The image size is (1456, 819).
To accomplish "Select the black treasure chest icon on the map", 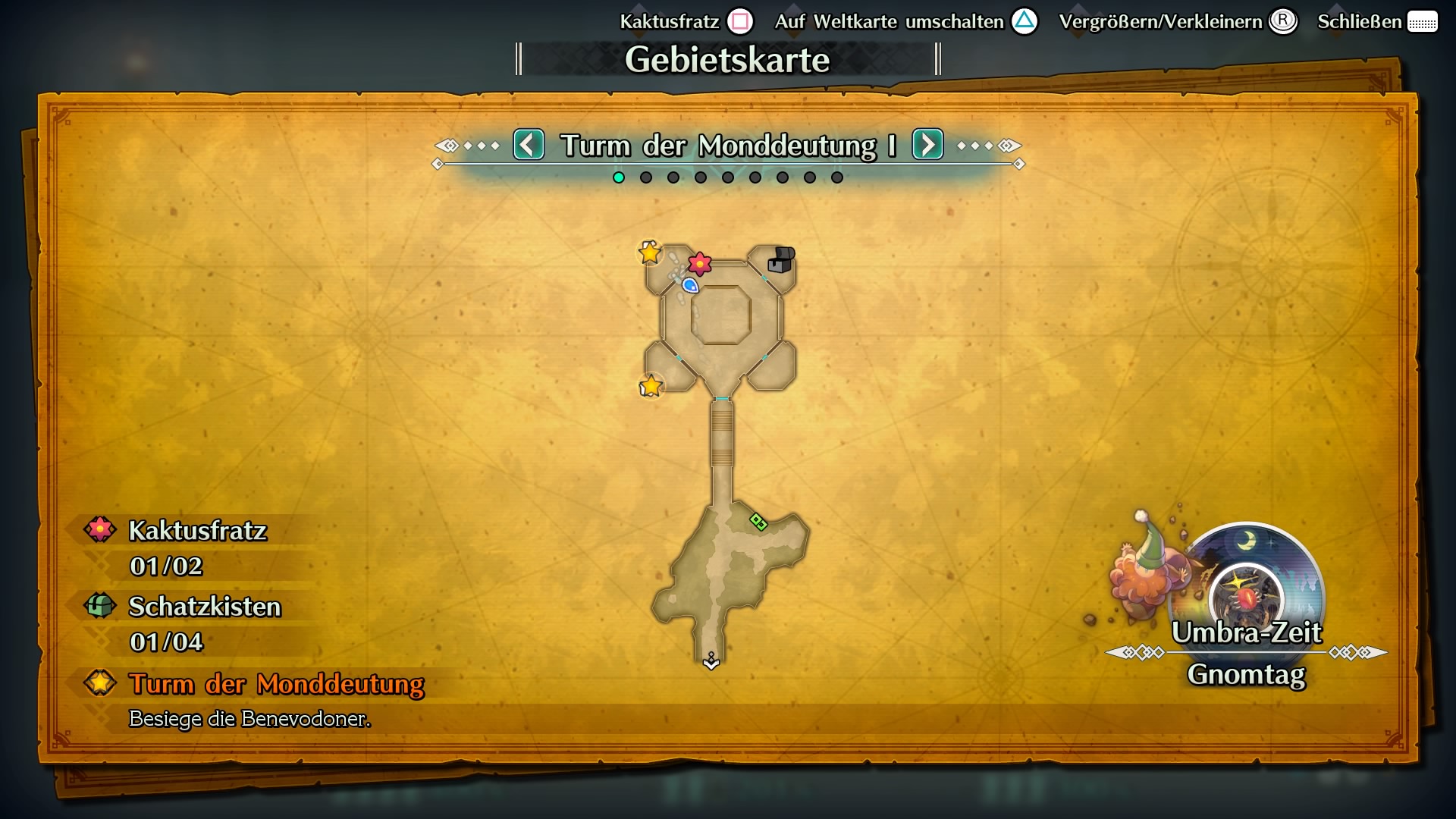I will click(x=781, y=260).
